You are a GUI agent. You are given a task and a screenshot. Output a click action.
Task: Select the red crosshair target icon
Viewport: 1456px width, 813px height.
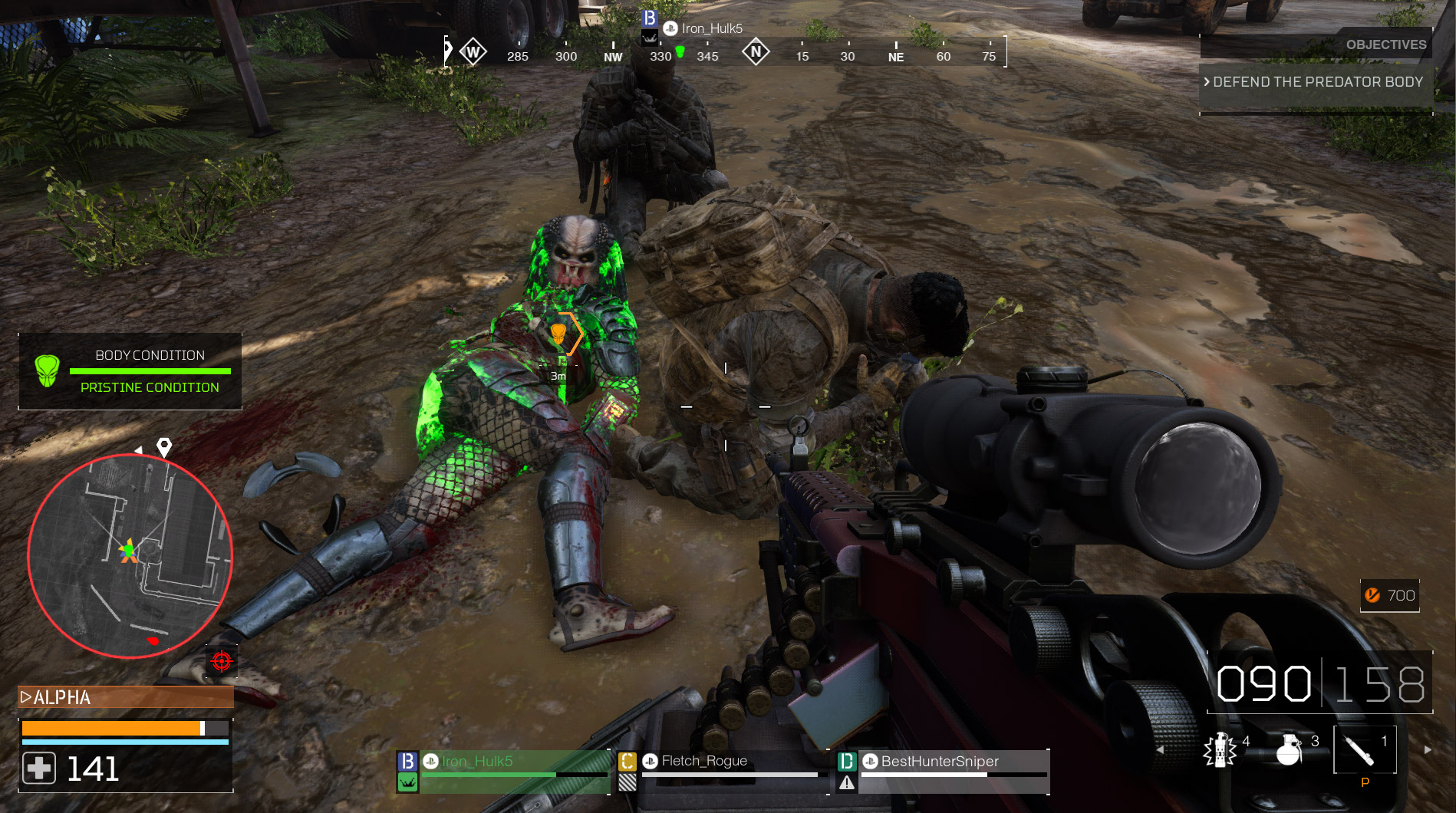(222, 660)
